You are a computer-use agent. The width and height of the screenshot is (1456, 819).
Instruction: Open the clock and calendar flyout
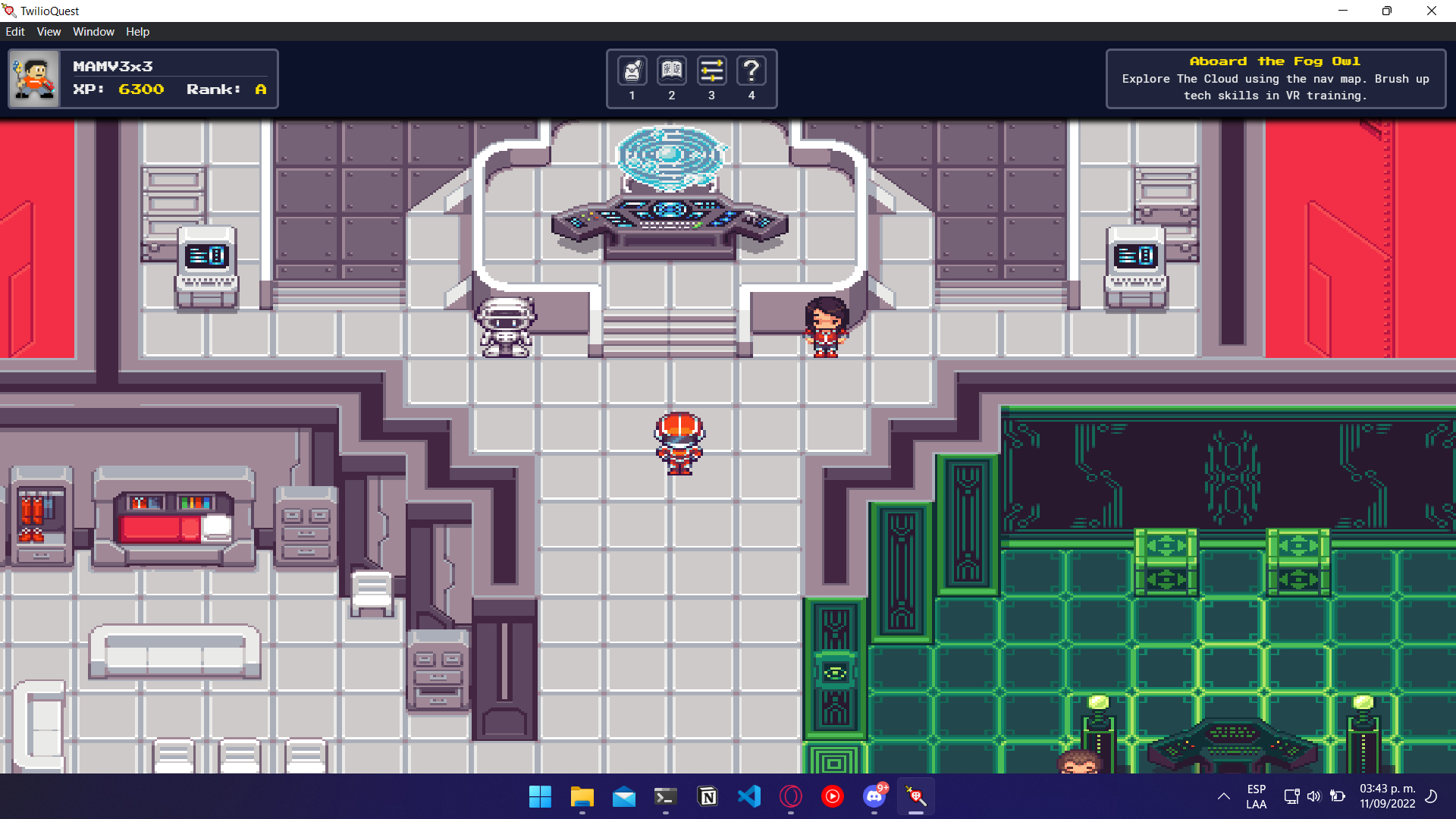[1389, 796]
